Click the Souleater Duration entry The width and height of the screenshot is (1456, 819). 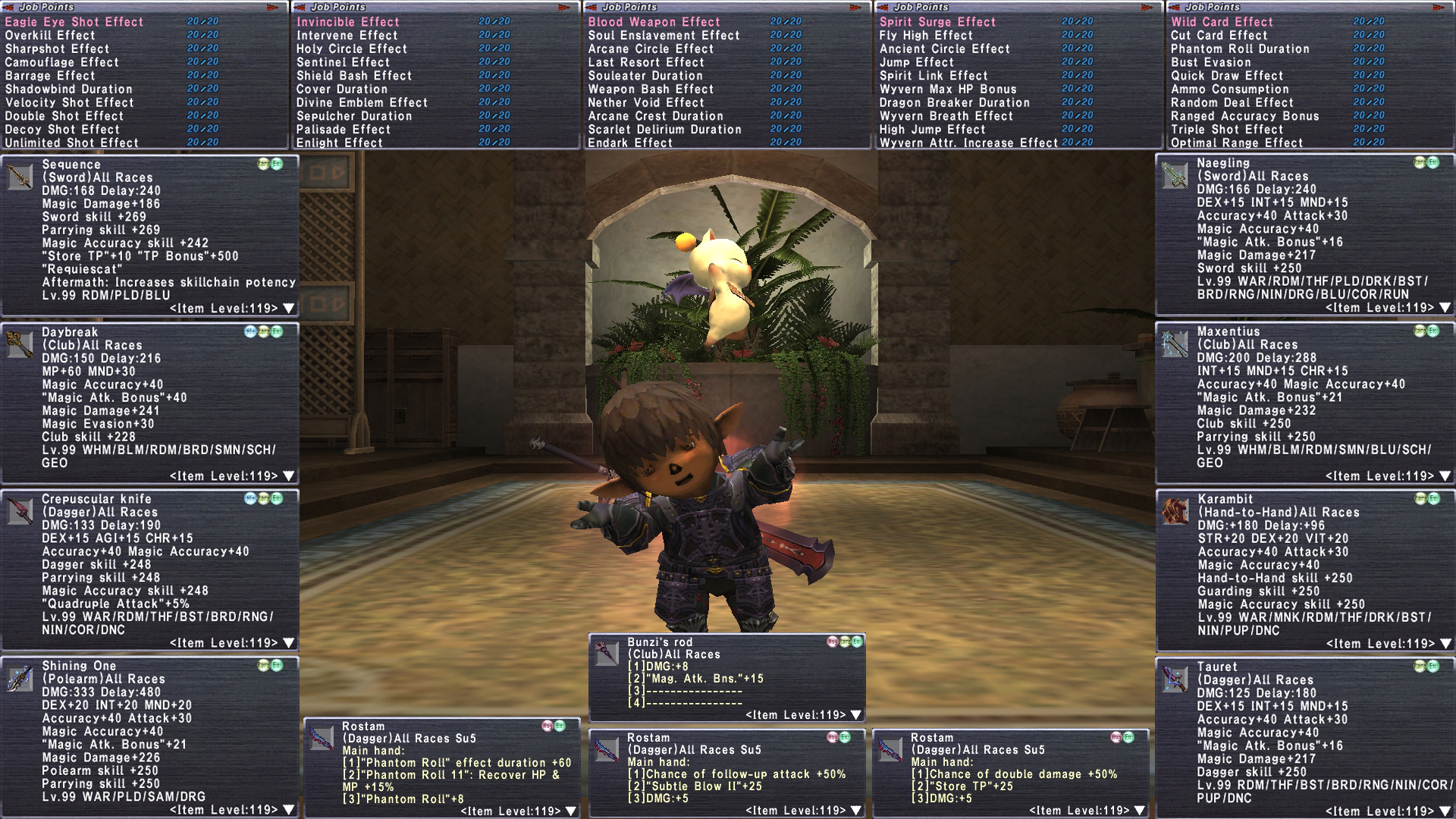[x=645, y=76]
